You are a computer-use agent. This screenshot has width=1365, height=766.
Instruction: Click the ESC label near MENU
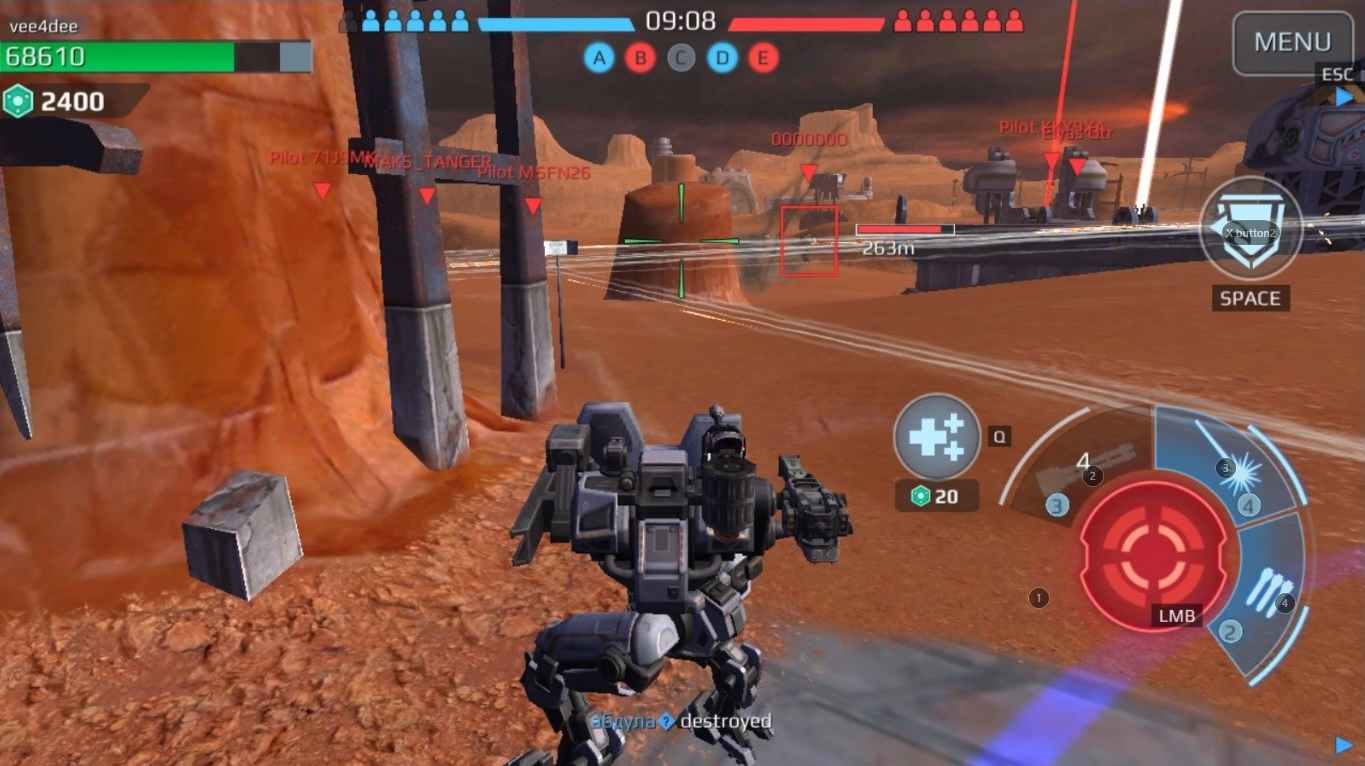point(1337,74)
